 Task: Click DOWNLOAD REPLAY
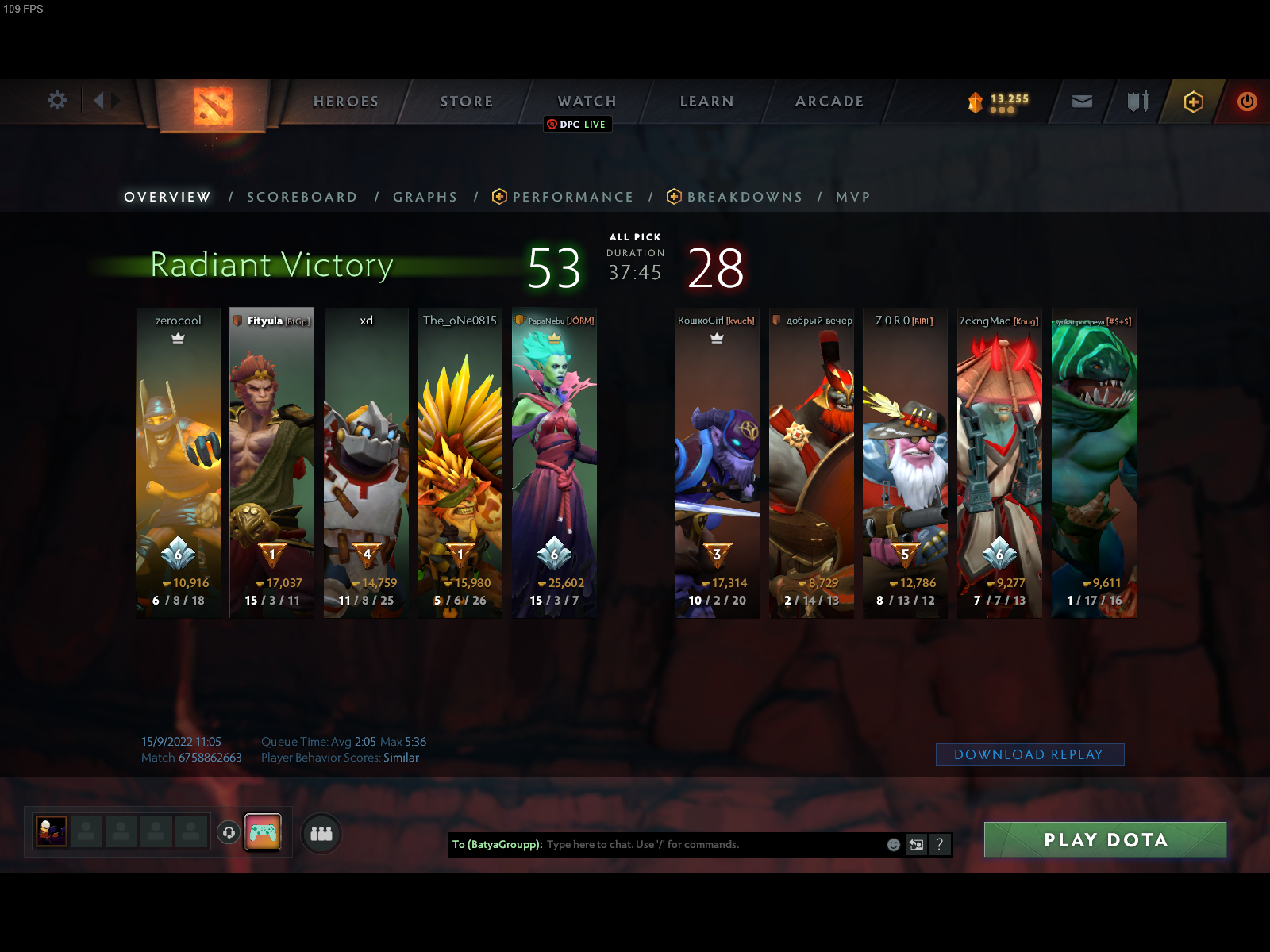pos(1029,754)
